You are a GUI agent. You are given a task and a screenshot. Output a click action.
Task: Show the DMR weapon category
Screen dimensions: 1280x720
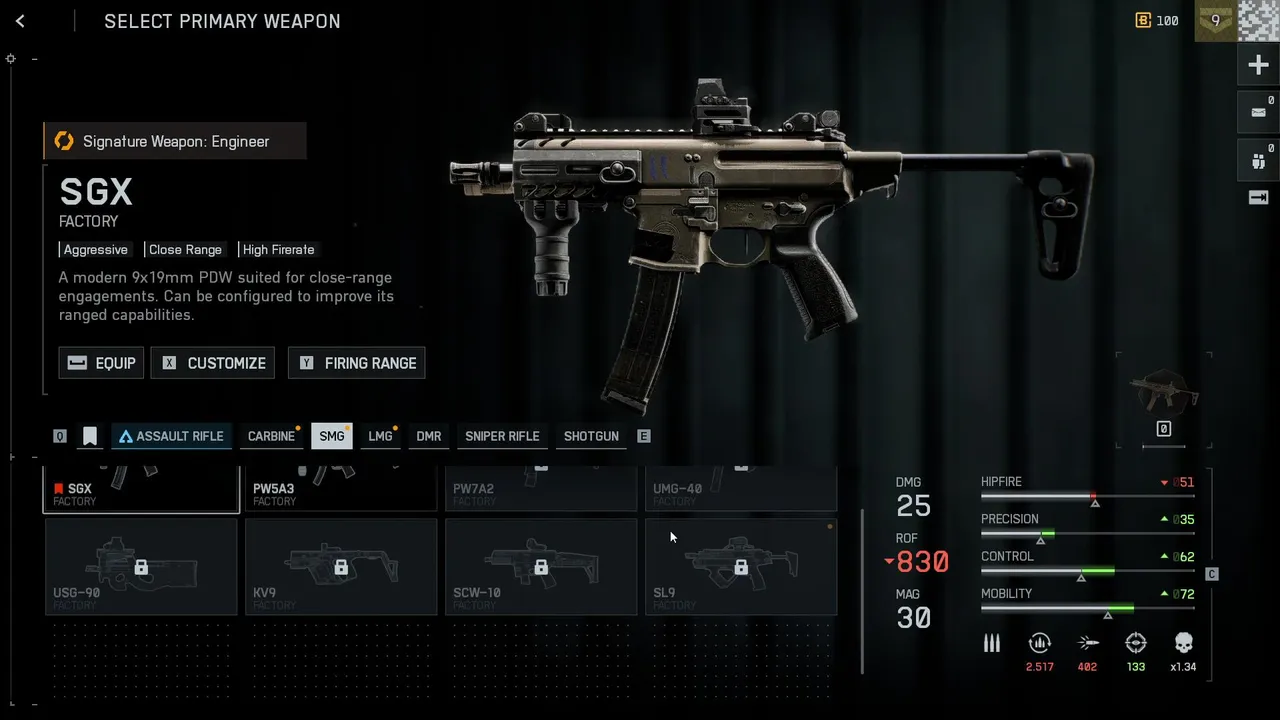click(x=429, y=436)
